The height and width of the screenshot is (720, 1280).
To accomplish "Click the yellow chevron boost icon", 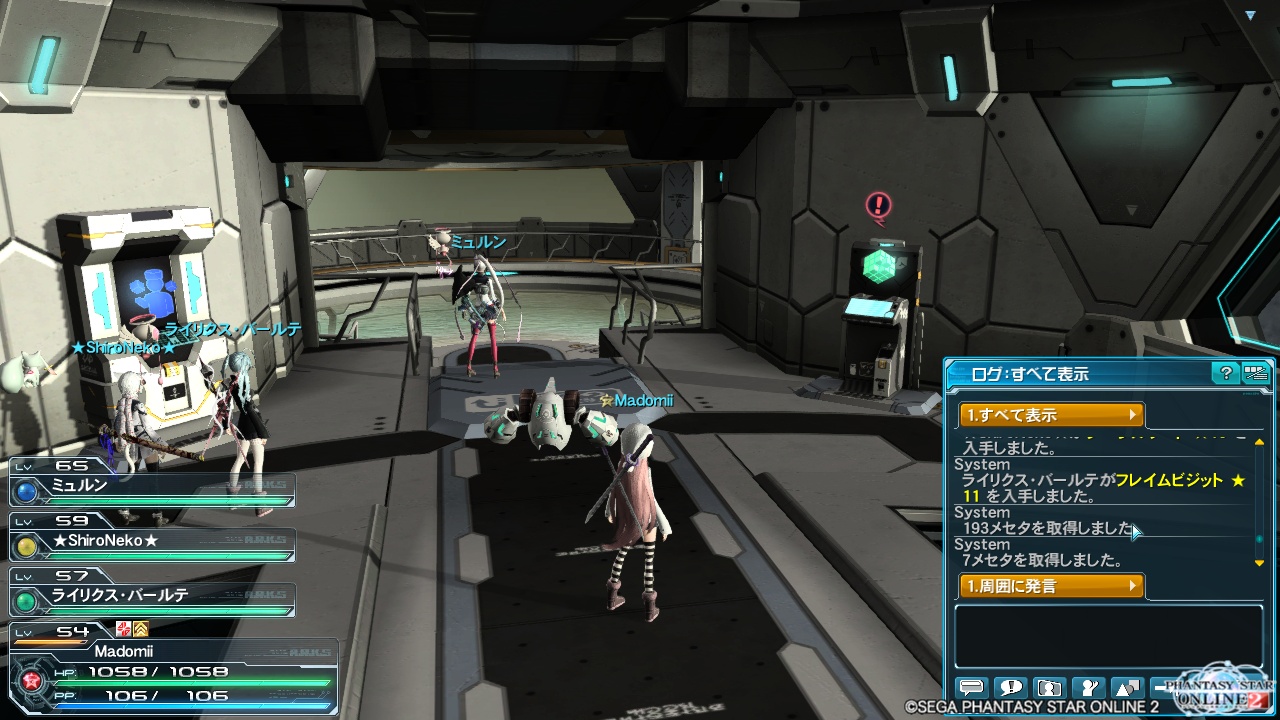I will pyautogui.click(x=141, y=628).
